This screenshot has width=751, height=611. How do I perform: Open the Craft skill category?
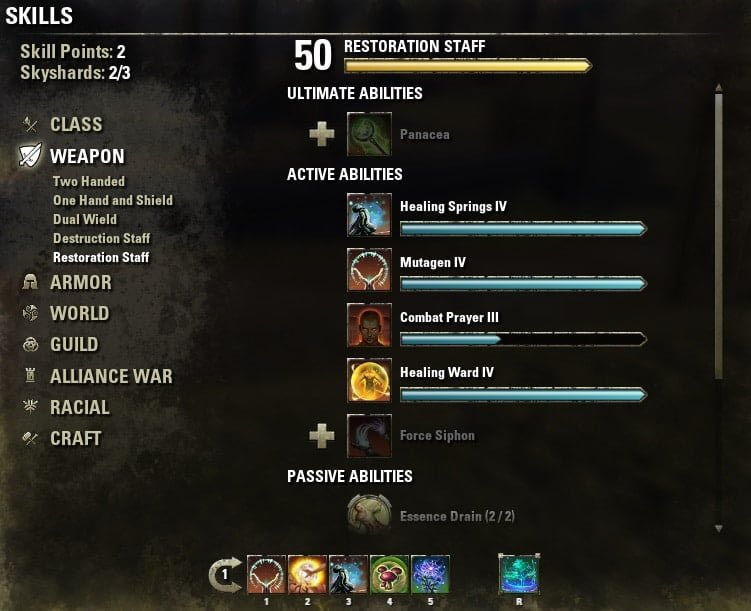pyautogui.click(x=75, y=439)
